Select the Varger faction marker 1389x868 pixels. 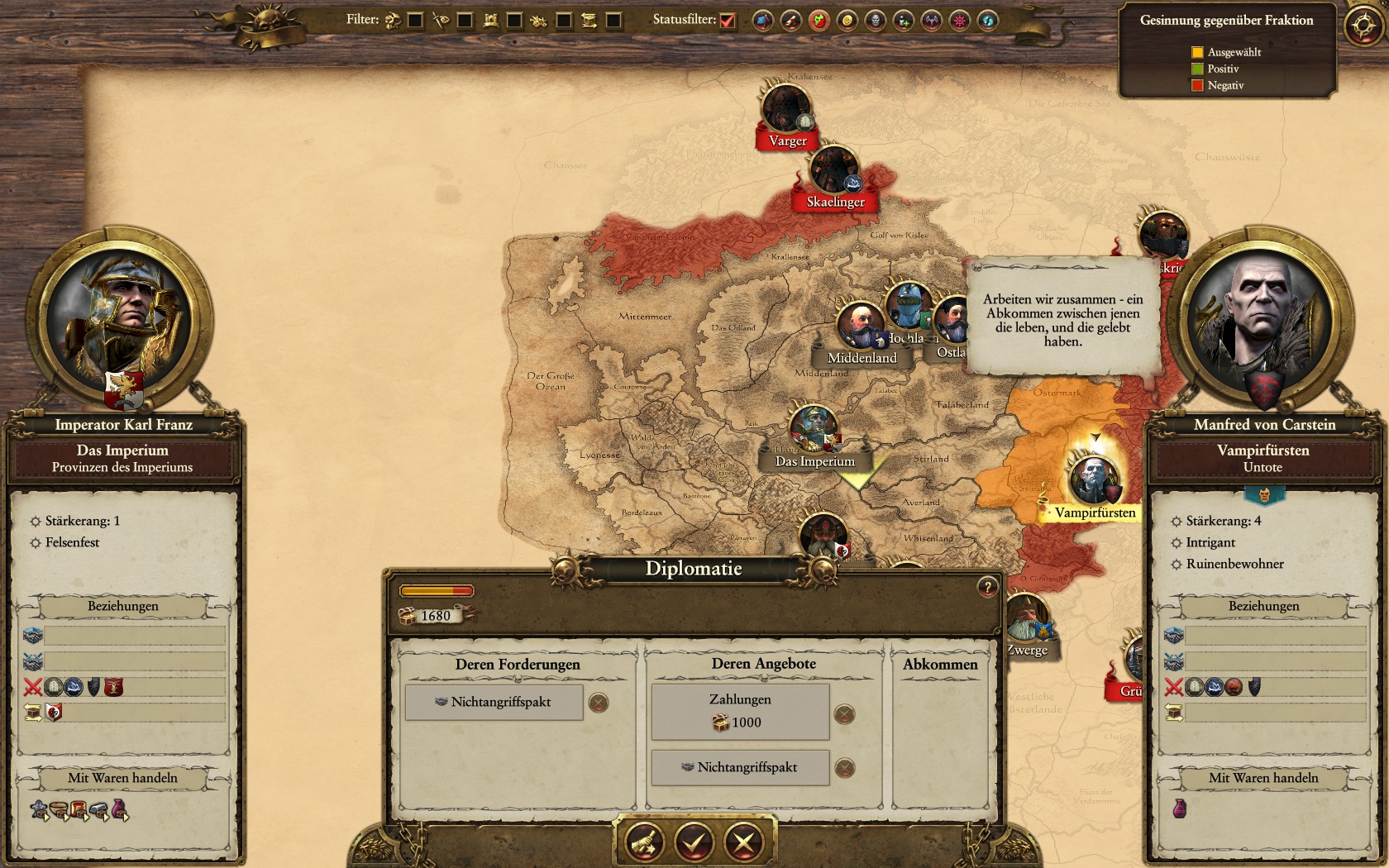[786, 110]
